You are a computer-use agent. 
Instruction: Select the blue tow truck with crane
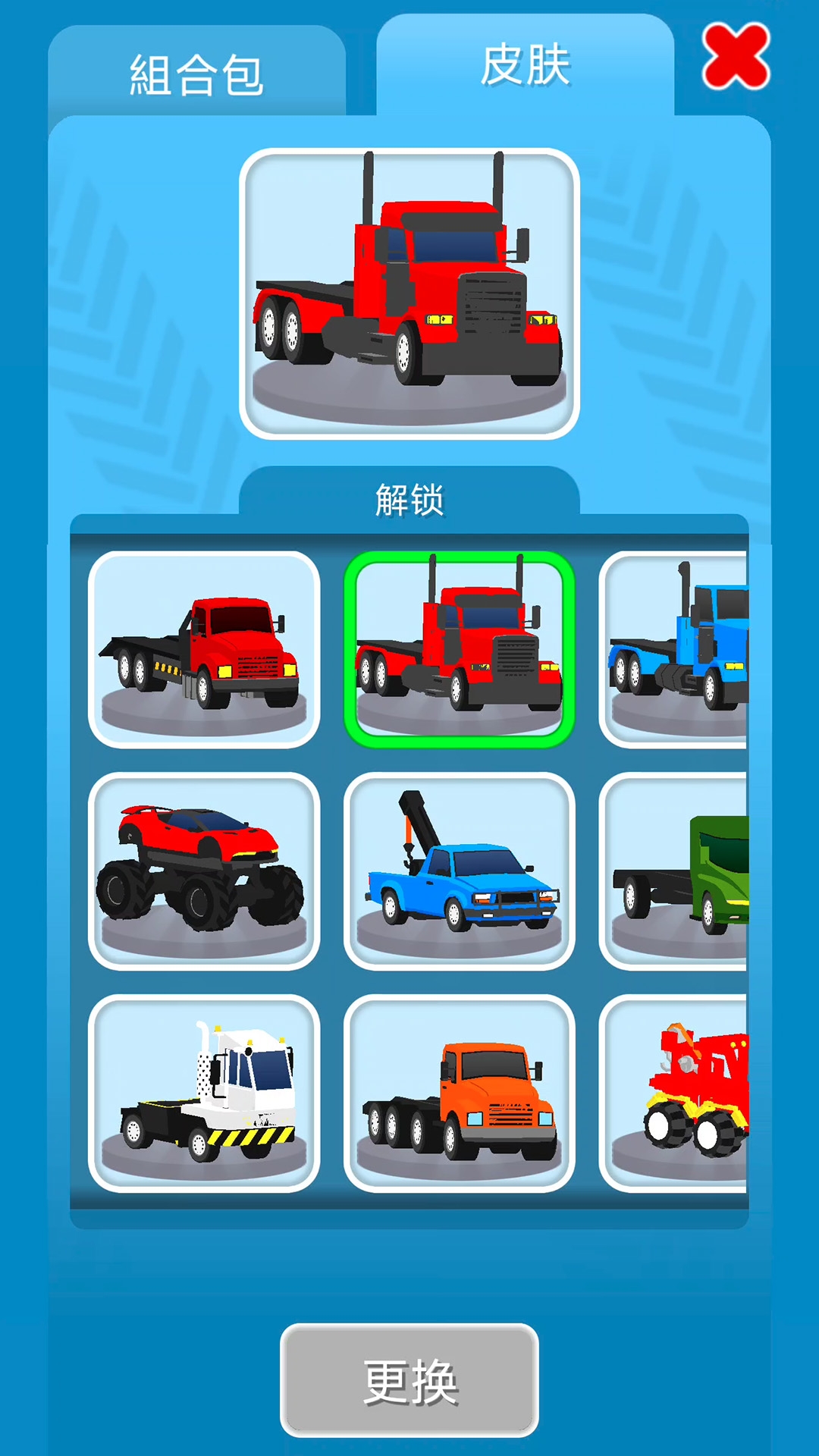[x=459, y=871]
